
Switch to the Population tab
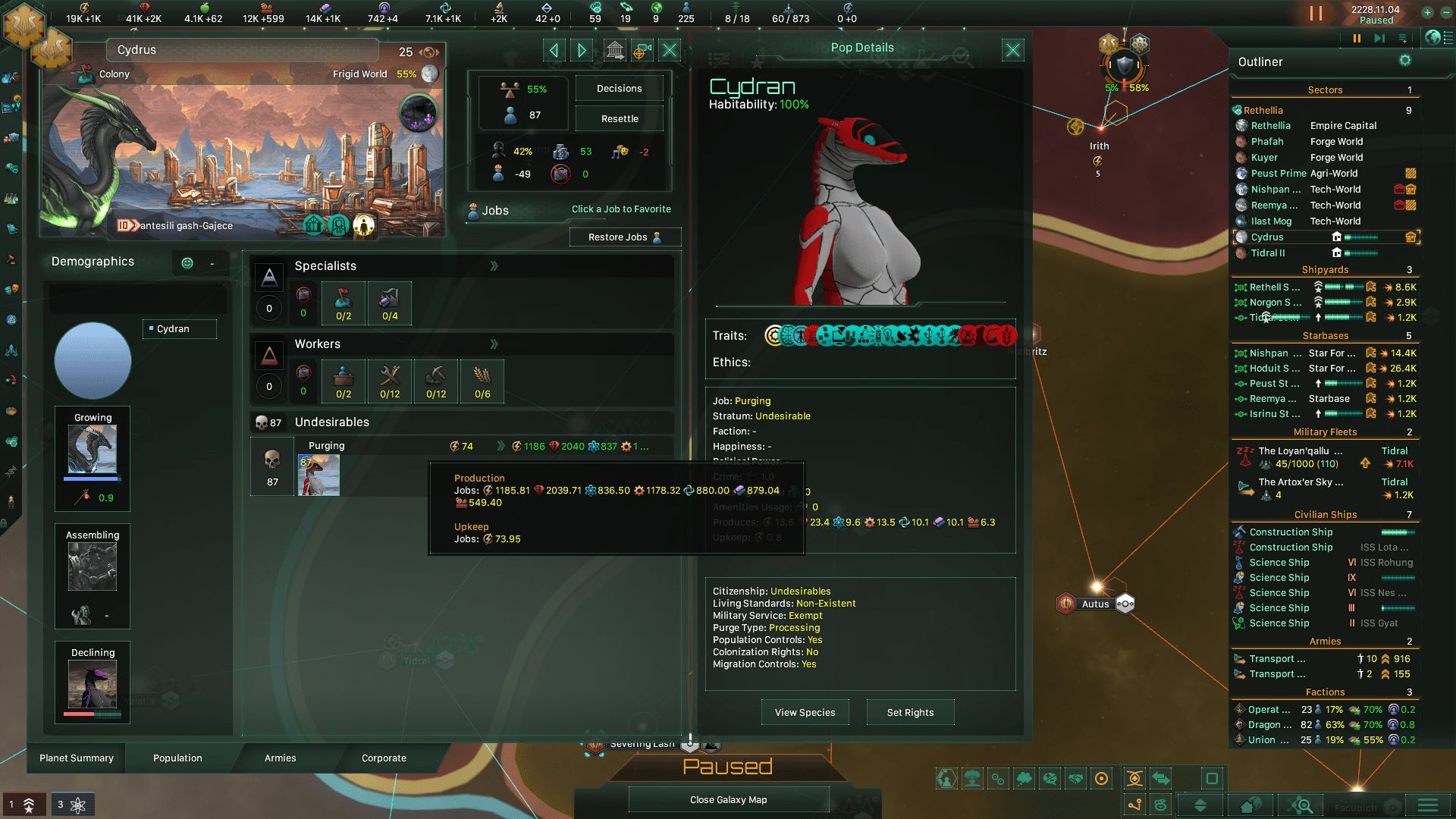[x=177, y=758]
